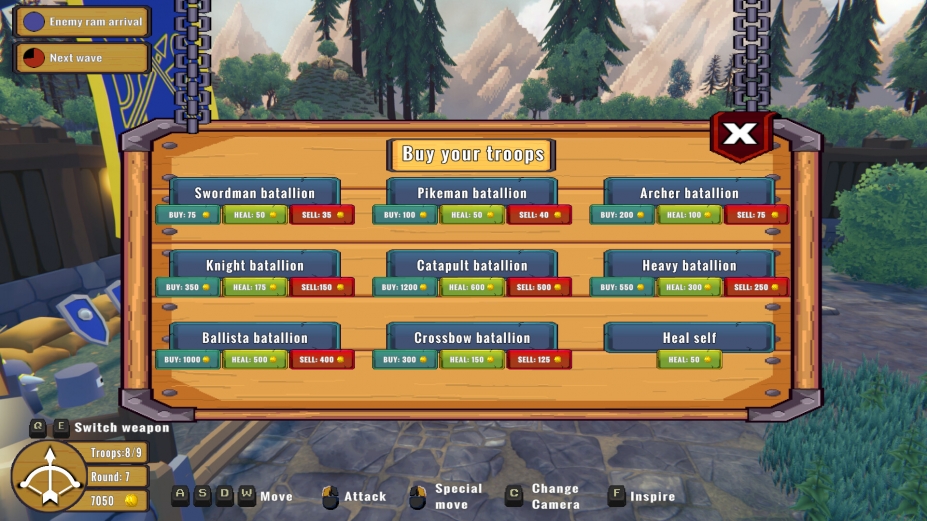Buy a Swordman batallion for 75
The height and width of the screenshot is (521, 927).
tap(187, 215)
